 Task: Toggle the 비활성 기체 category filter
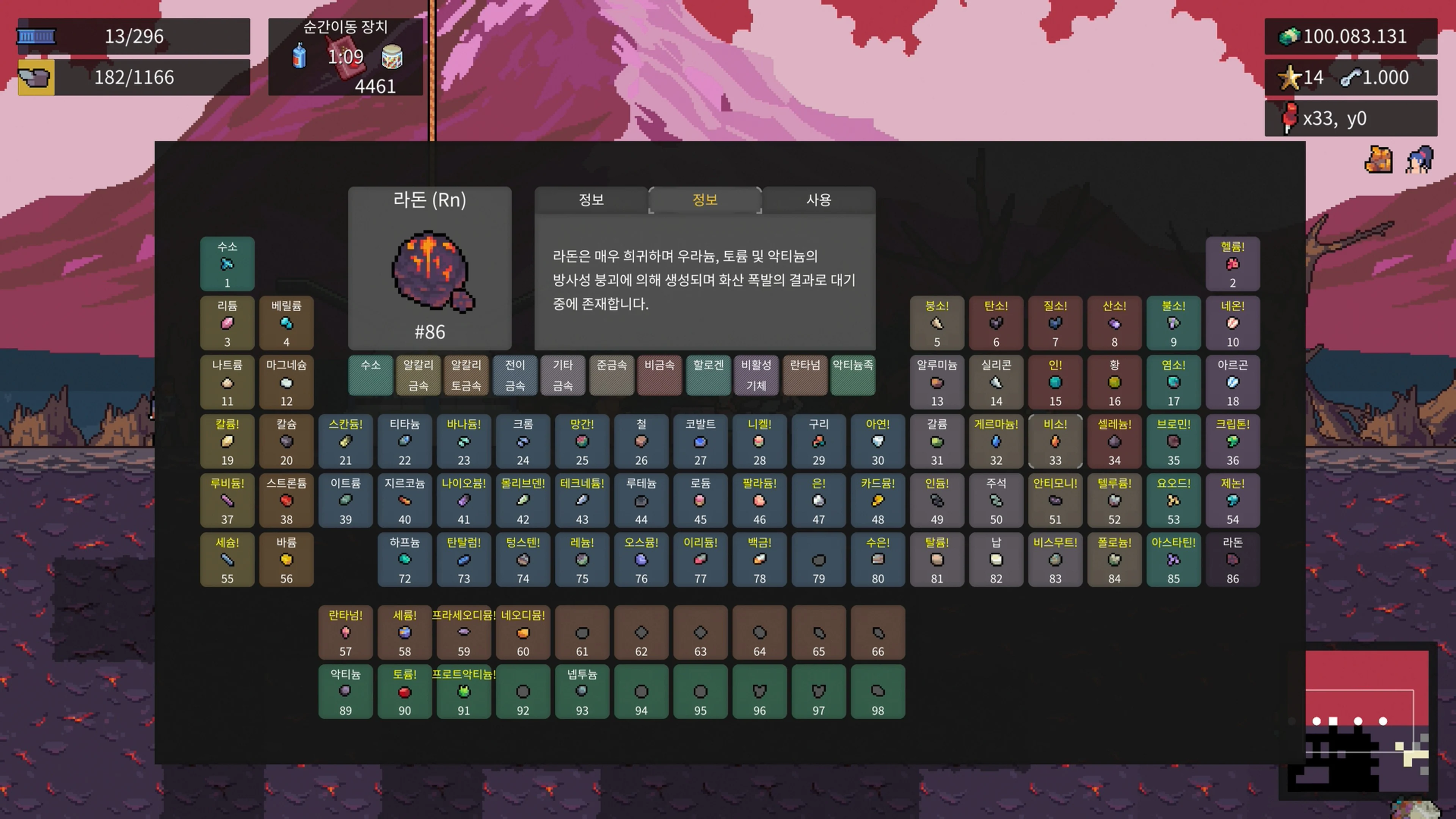point(756,375)
